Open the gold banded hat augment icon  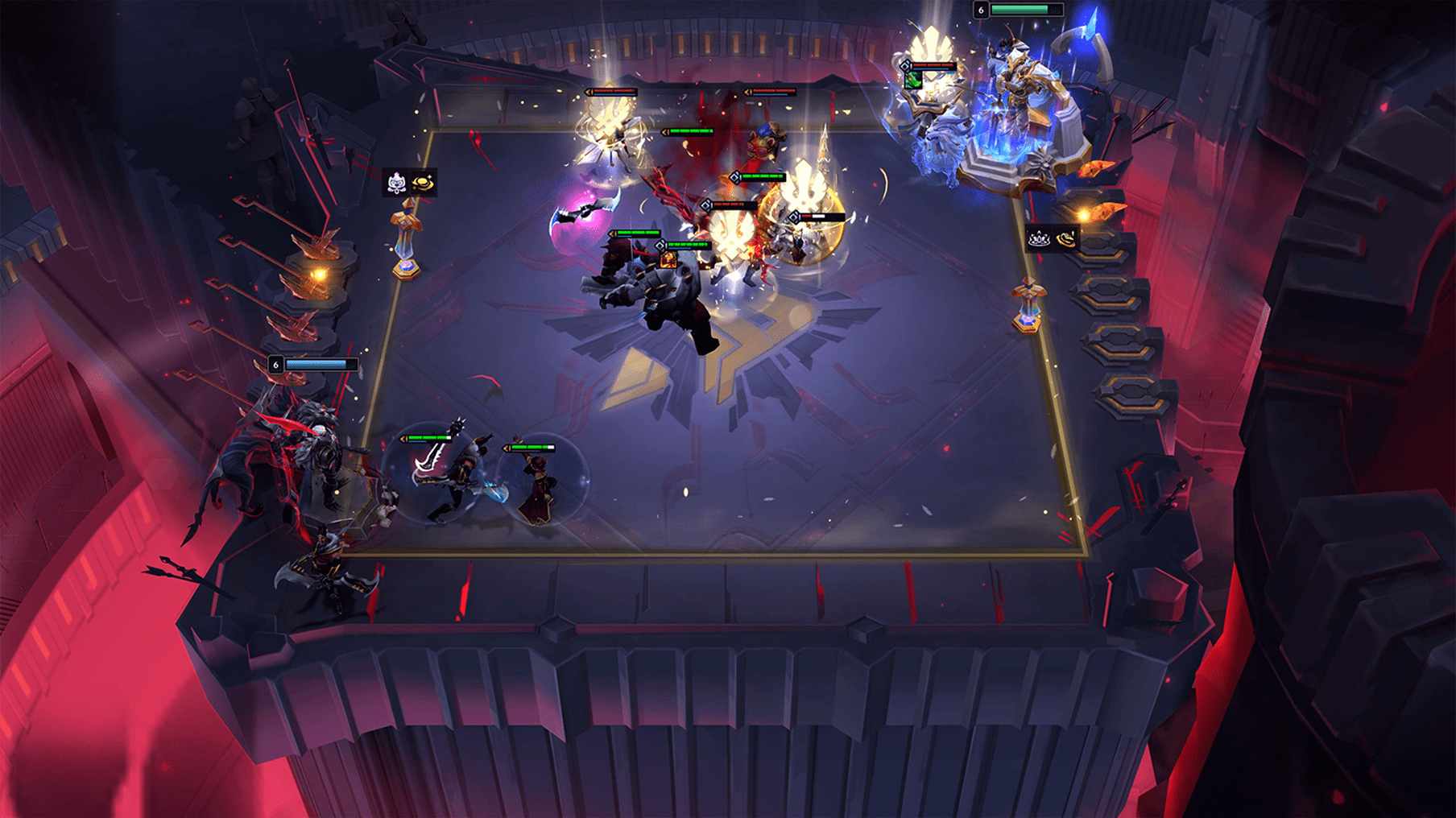click(1066, 238)
